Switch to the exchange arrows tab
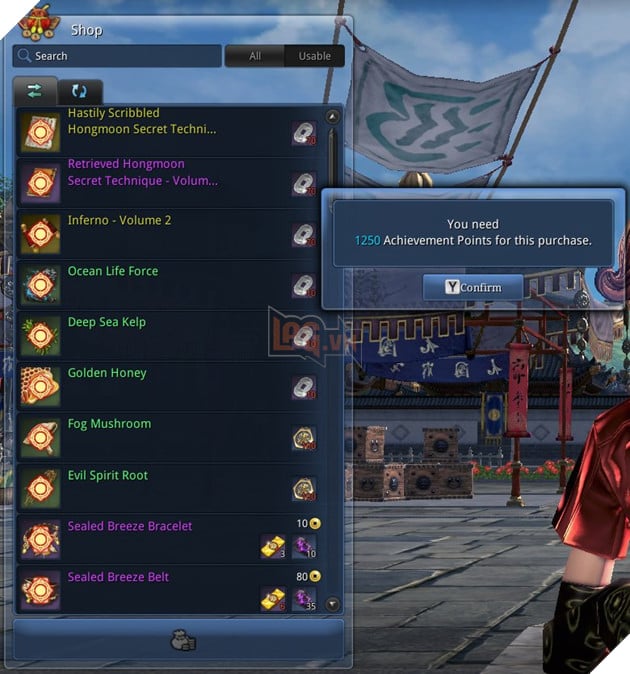Image resolution: width=630 pixels, height=674 pixels. [x=35, y=91]
